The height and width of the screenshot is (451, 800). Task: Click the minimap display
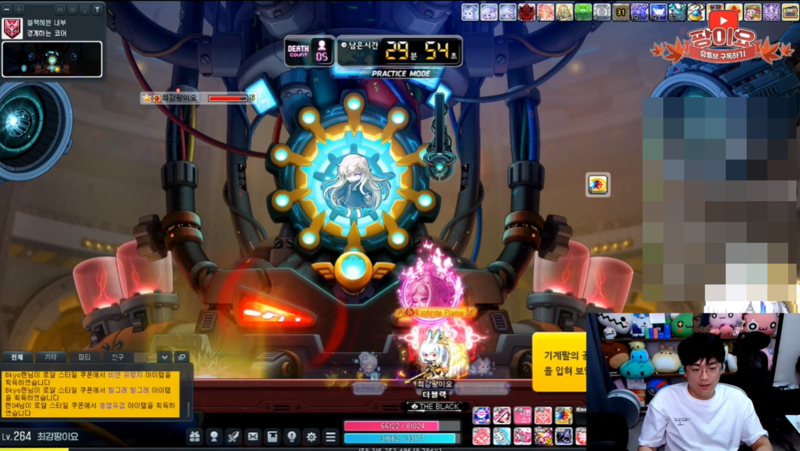click(52, 59)
